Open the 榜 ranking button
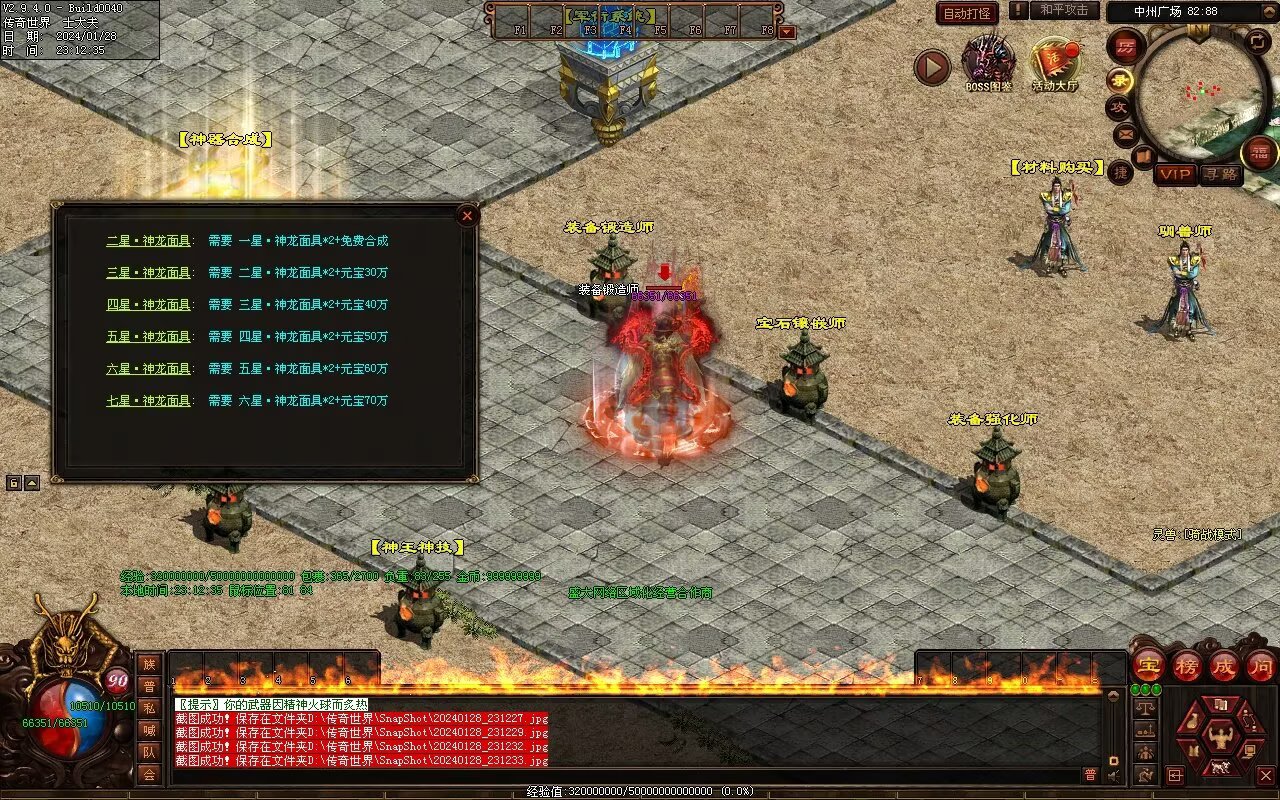The height and width of the screenshot is (800, 1280). click(x=1187, y=666)
